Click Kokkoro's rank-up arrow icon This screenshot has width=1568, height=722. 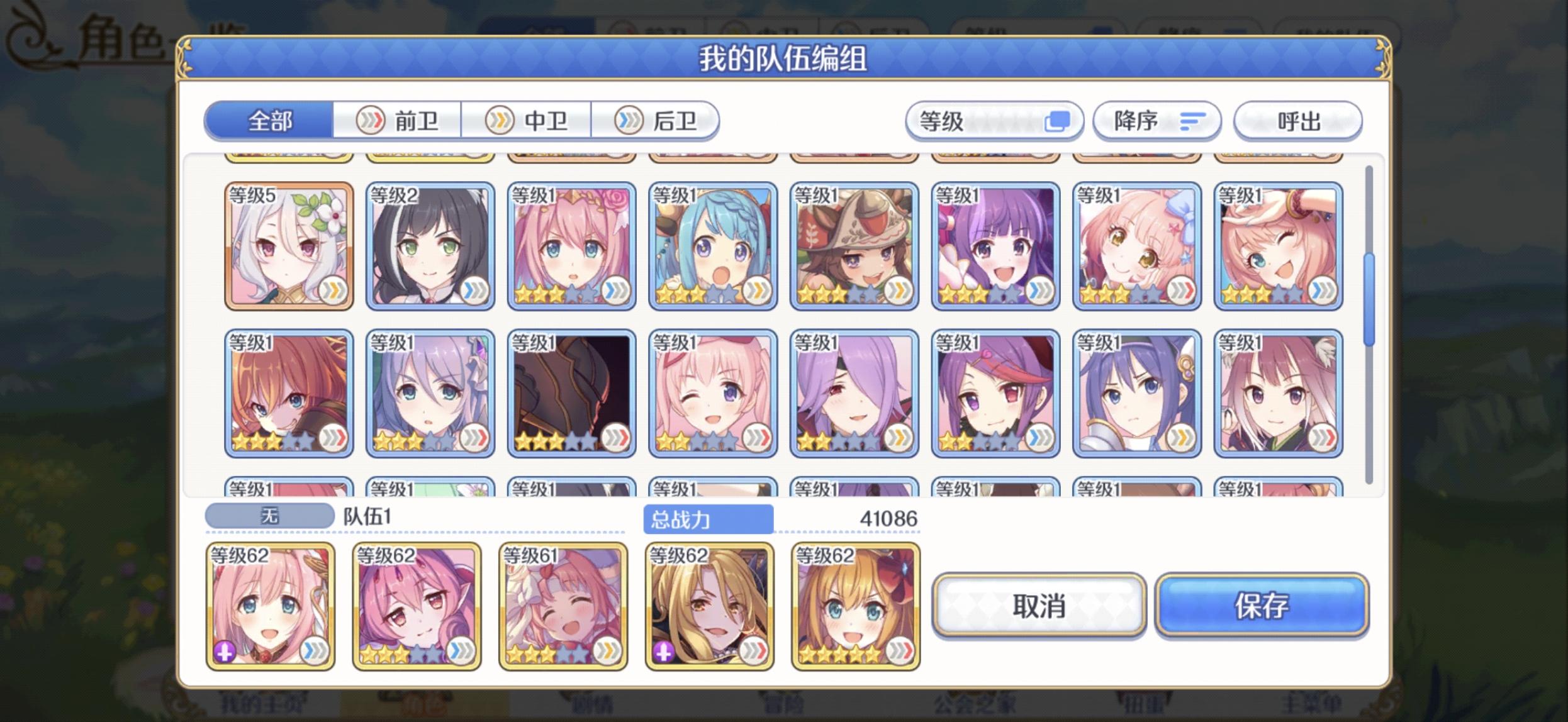tap(333, 291)
